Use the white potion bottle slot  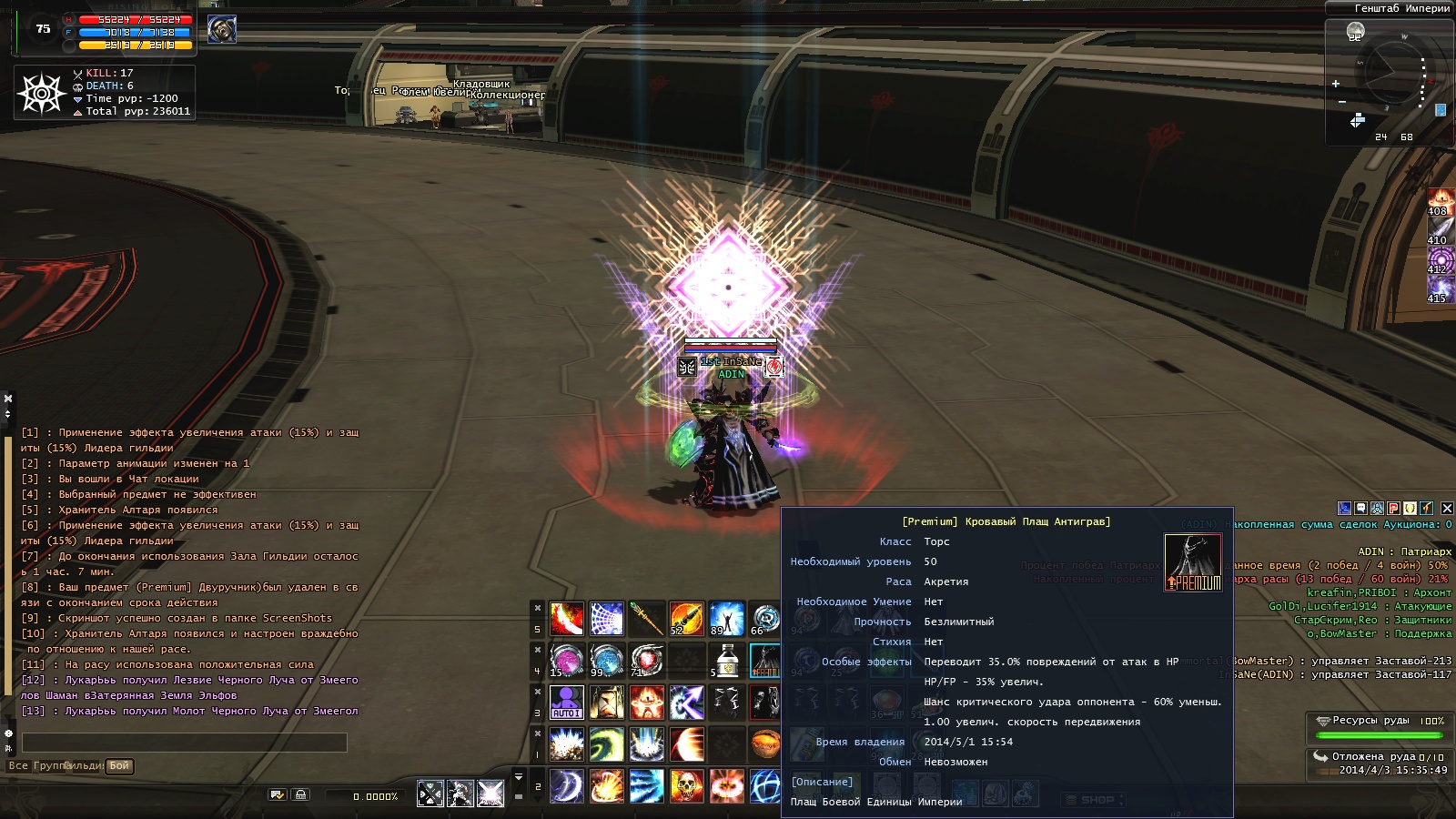click(726, 661)
